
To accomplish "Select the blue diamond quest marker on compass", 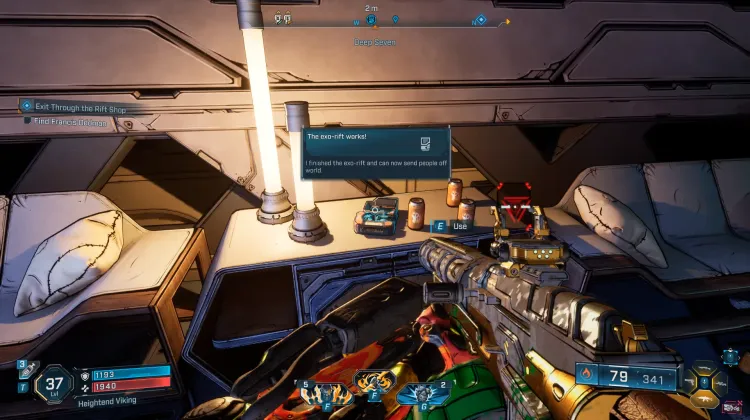I will coord(481,19).
